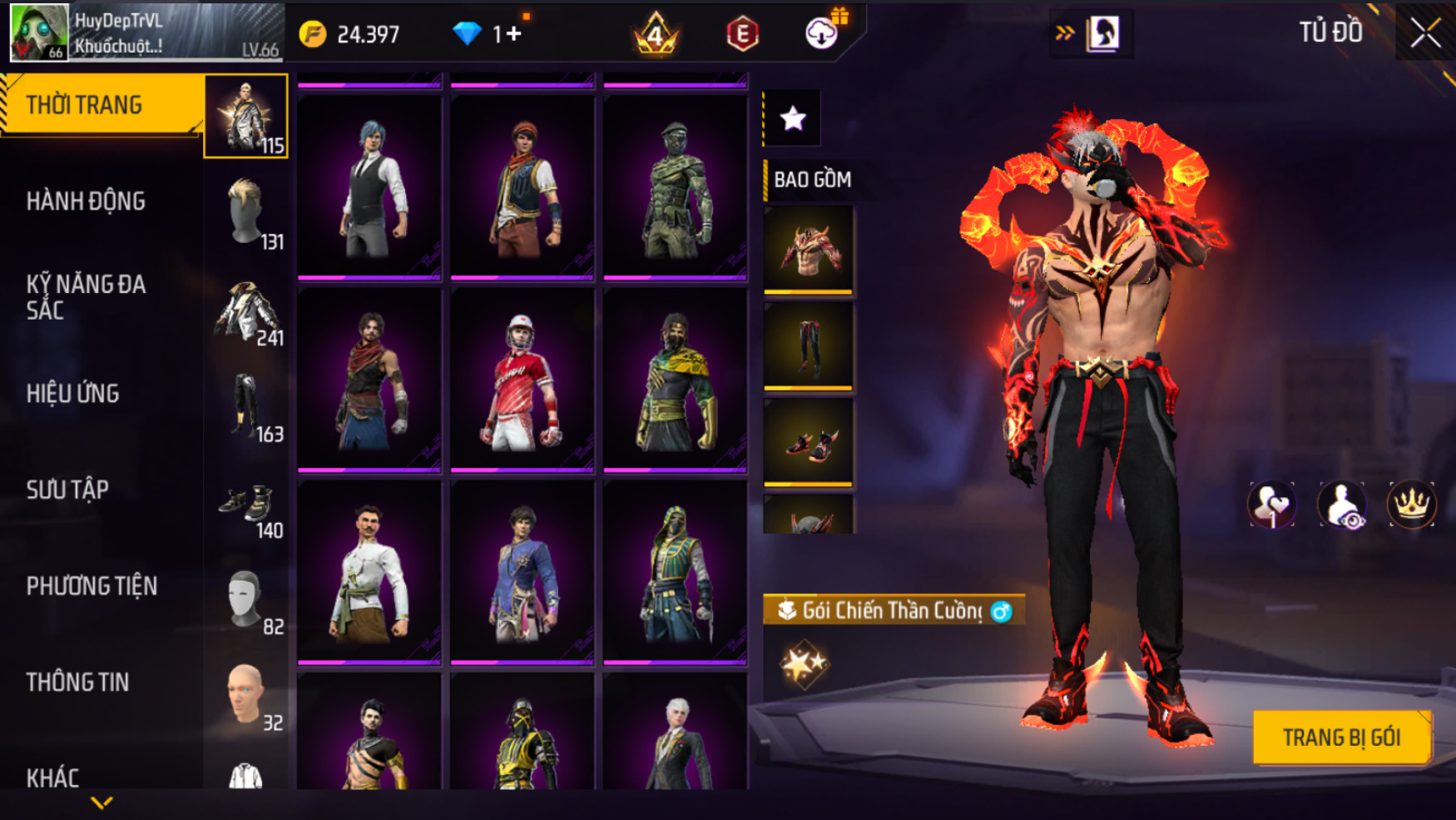Viewport: 1456px width, 820px height.
Task: Toggle the star favorite button
Action: point(792,118)
